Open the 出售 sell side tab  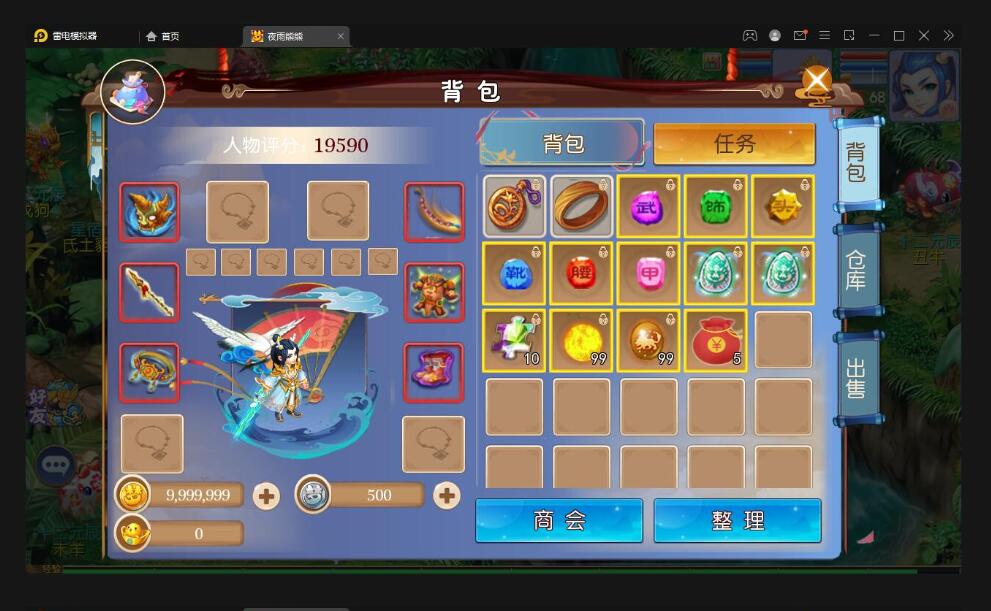pyautogui.click(x=856, y=377)
